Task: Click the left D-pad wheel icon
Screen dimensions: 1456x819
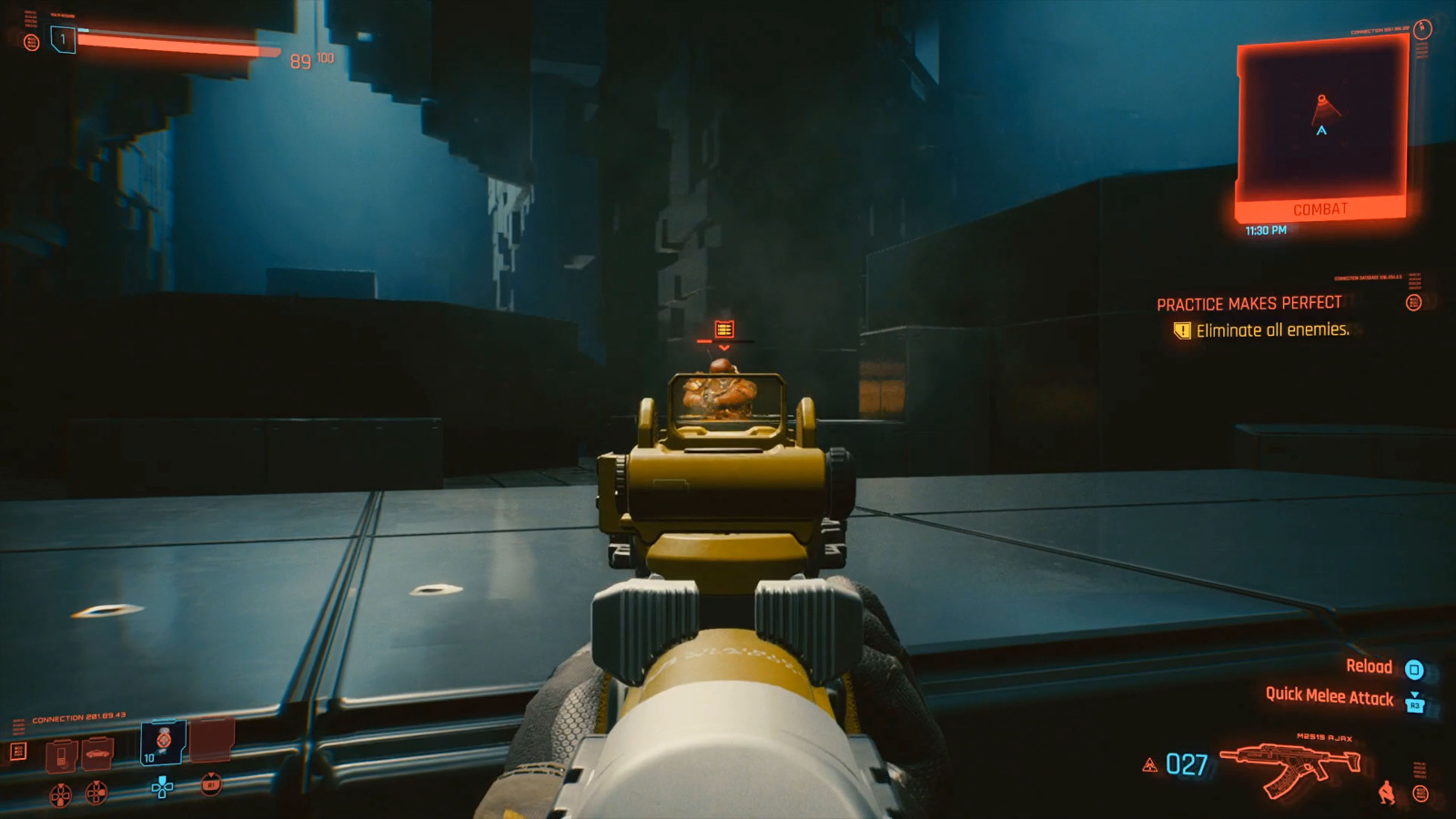Action: [60, 794]
